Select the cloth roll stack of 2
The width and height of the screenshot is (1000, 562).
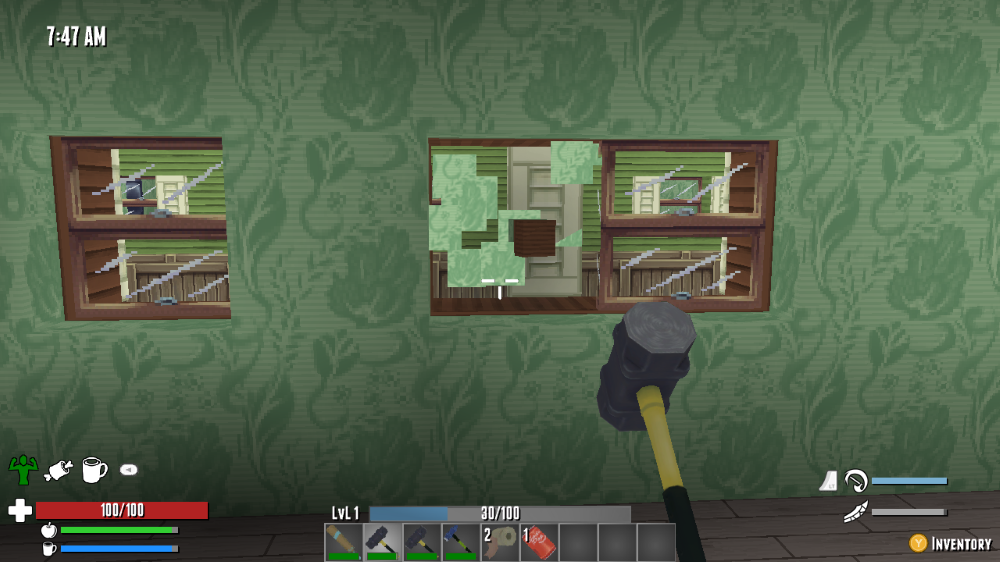click(499, 541)
